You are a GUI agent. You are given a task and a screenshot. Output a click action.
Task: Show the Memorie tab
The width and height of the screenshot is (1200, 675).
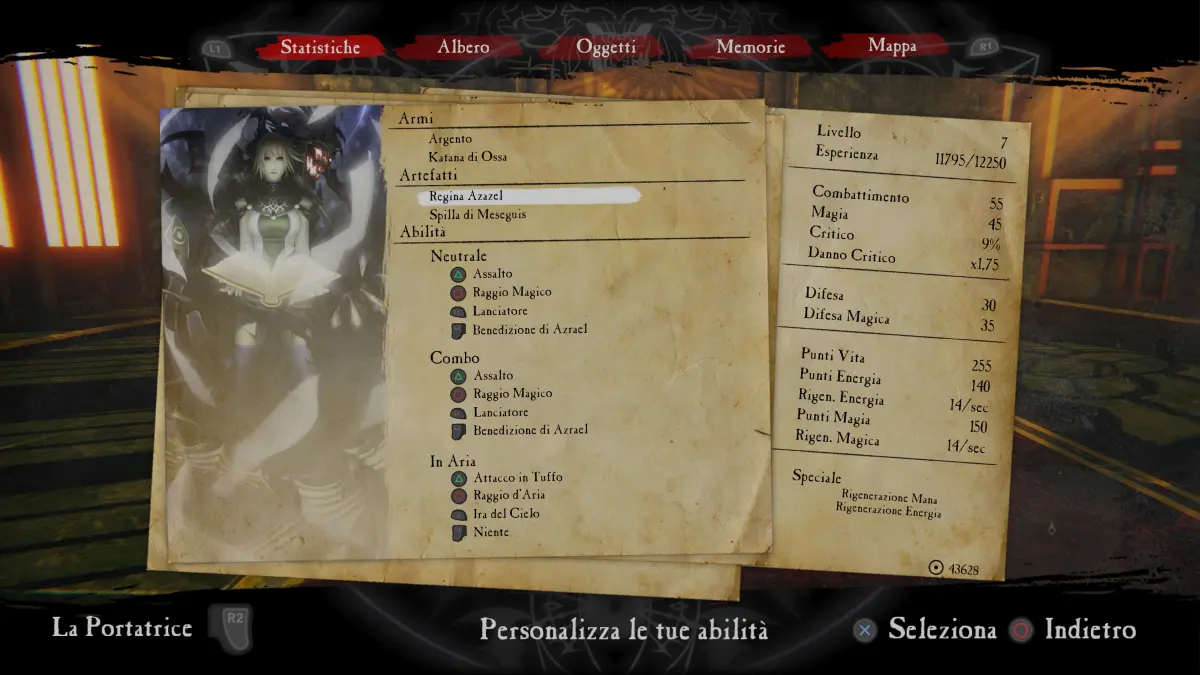tap(750, 47)
